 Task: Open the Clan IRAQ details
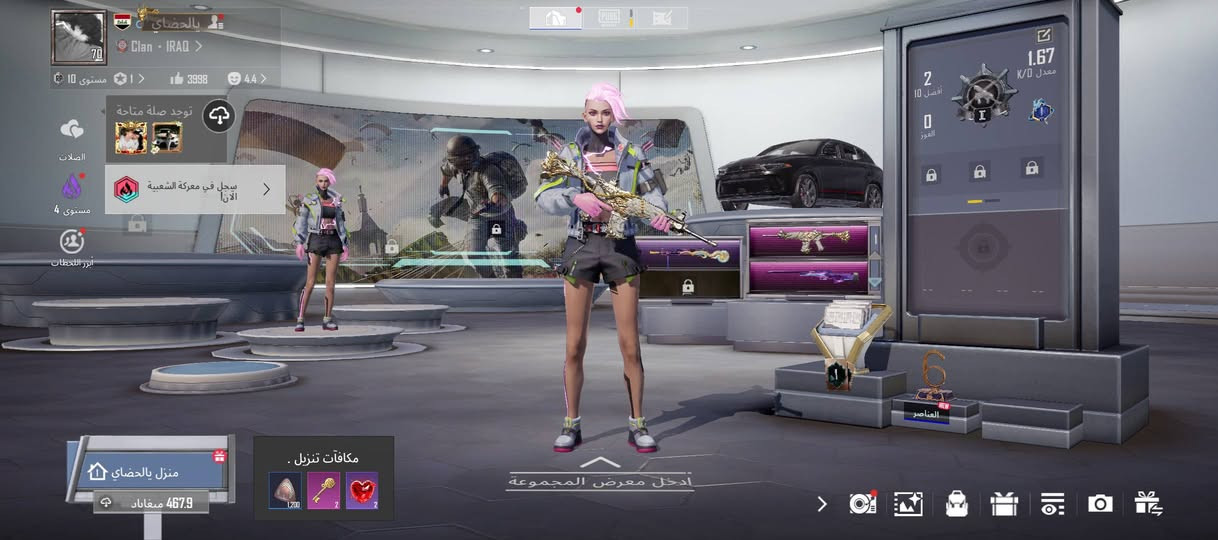pyautogui.click(x=160, y=46)
